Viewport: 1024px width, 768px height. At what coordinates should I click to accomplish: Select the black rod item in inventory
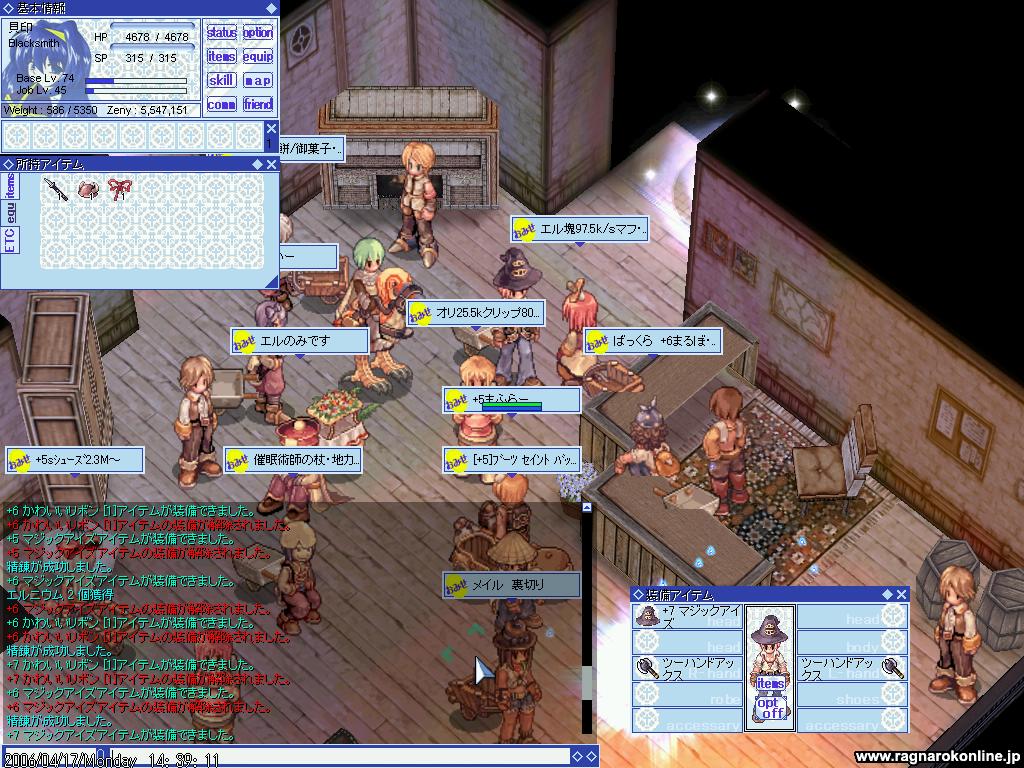[x=56, y=189]
